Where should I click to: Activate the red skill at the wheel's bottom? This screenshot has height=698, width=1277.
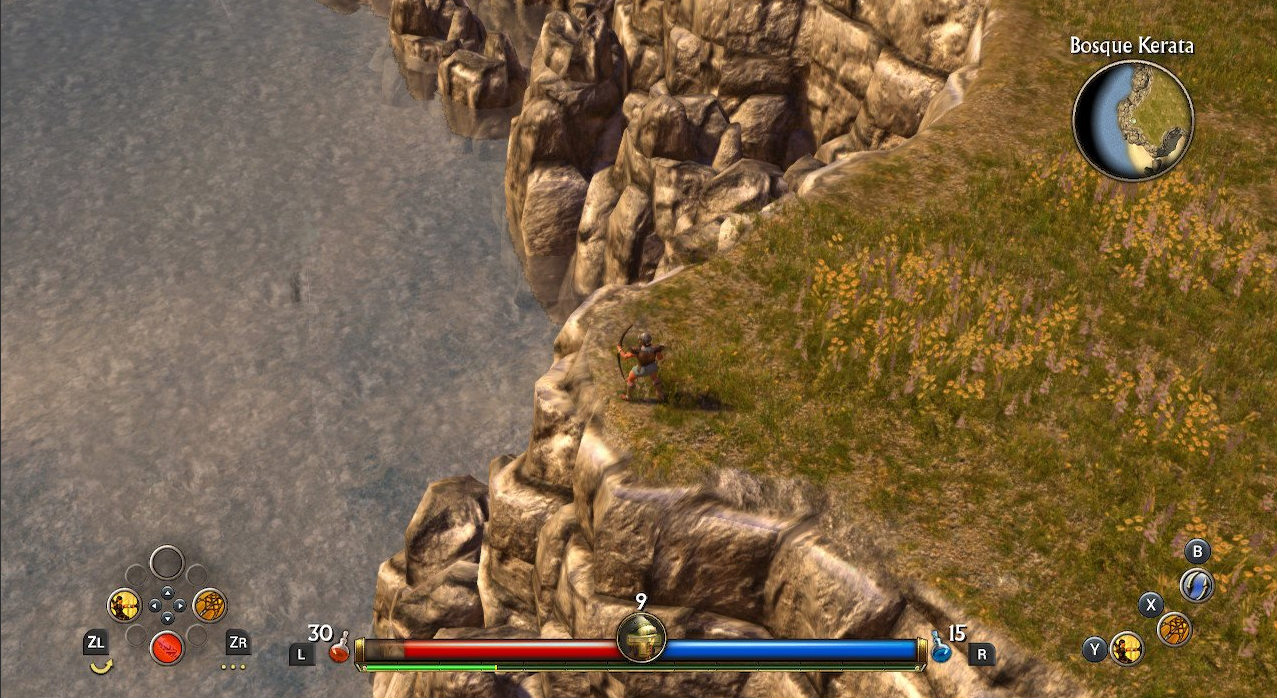(167, 647)
